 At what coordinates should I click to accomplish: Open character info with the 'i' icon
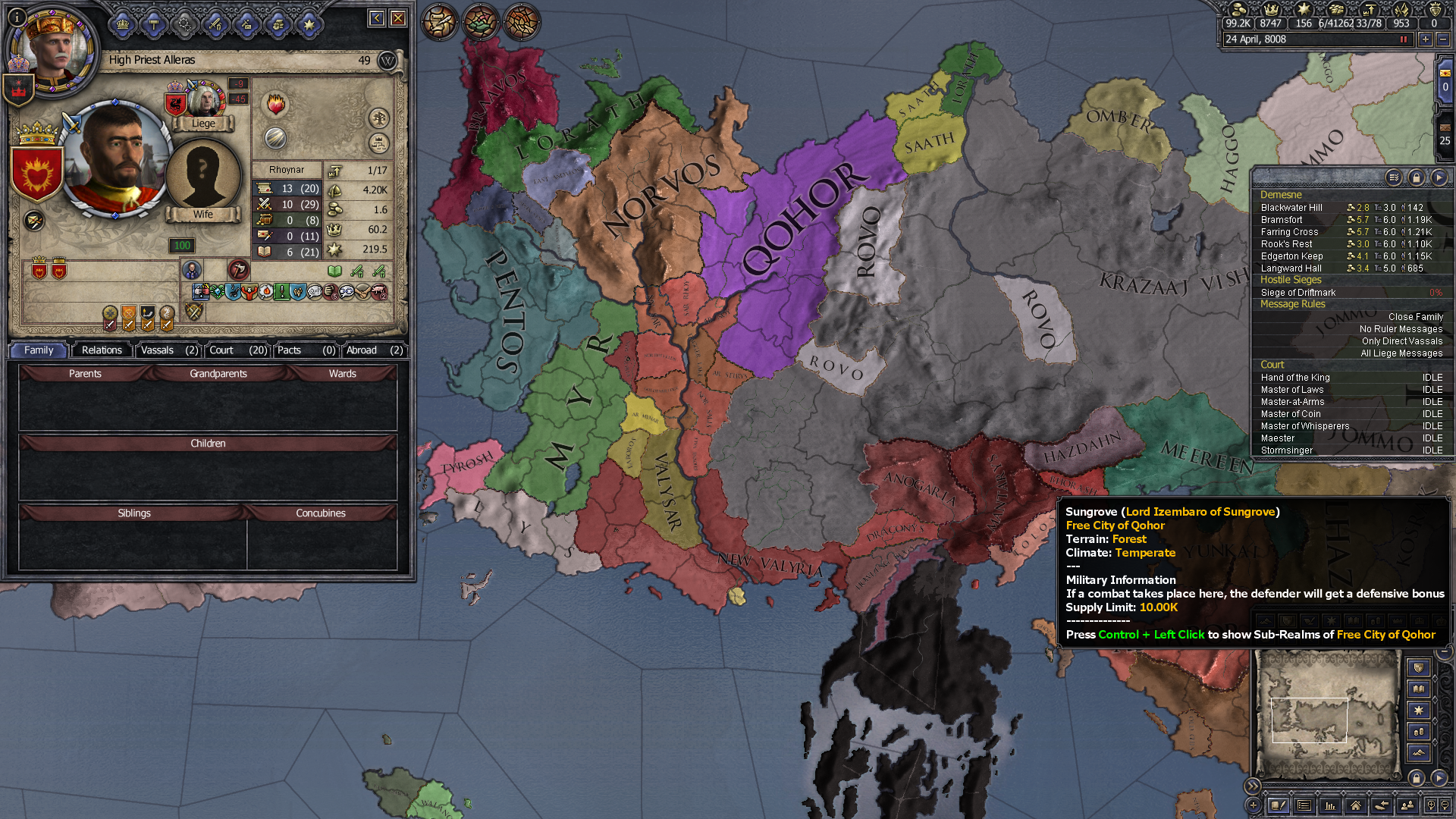click(17, 19)
